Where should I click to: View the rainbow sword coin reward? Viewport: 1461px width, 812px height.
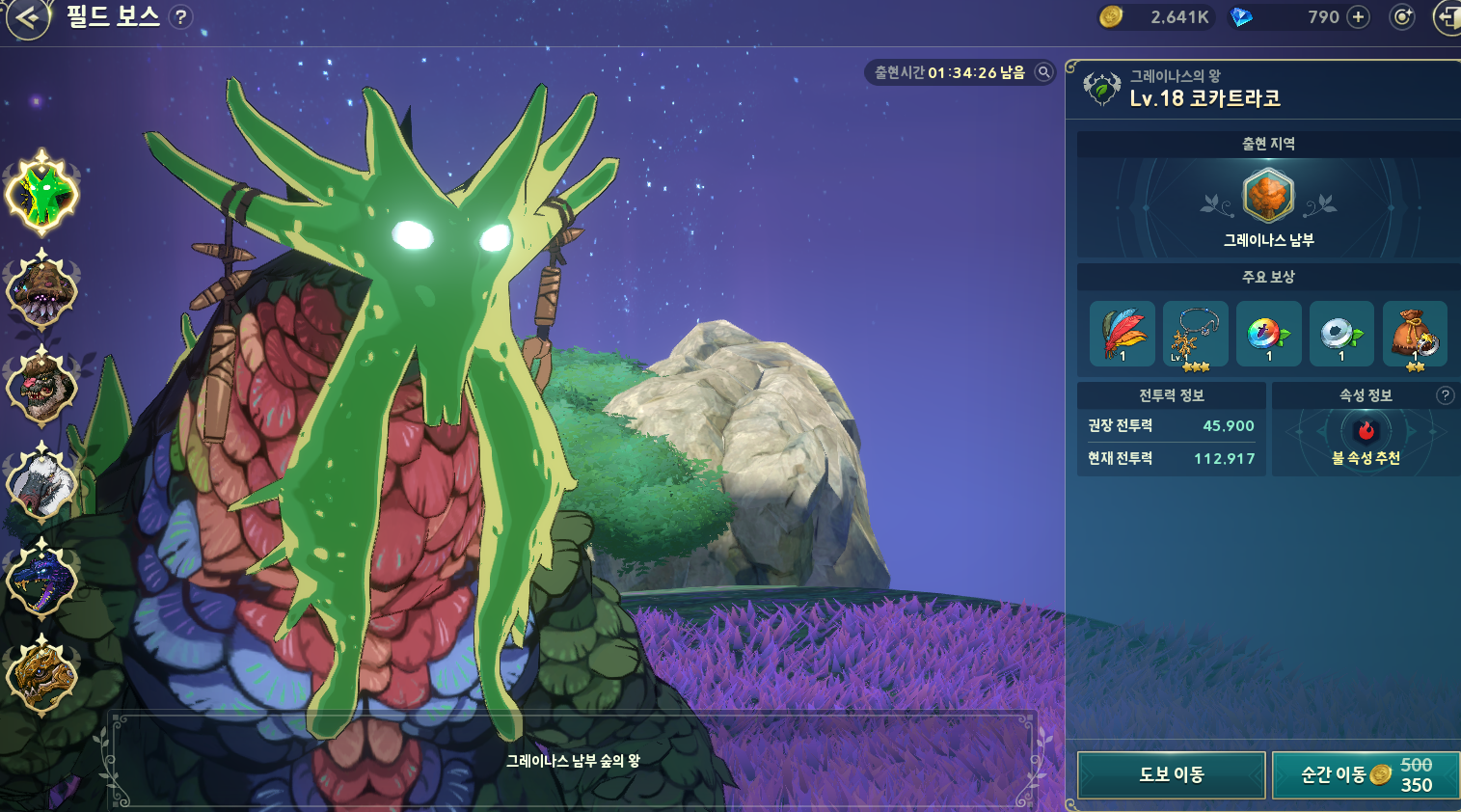coord(1268,334)
